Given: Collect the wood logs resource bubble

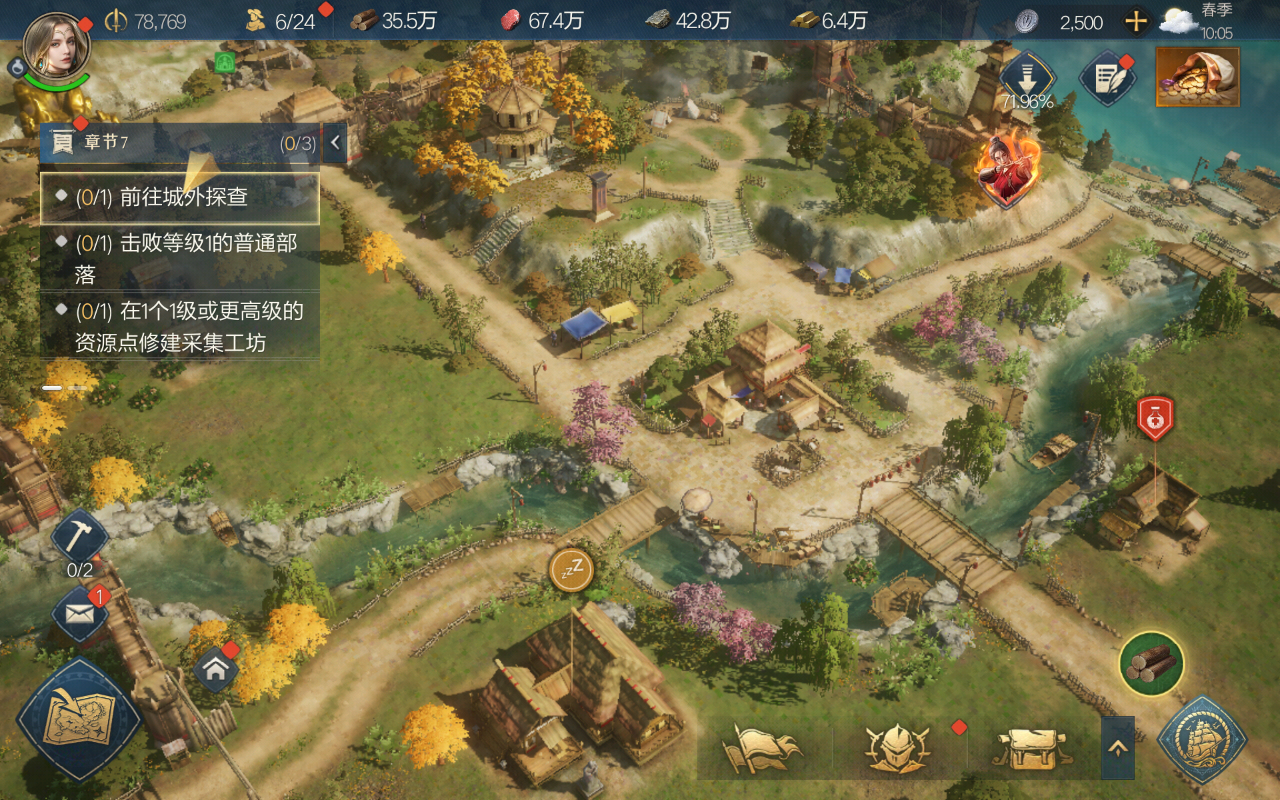Looking at the screenshot, I should [1151, 663].
